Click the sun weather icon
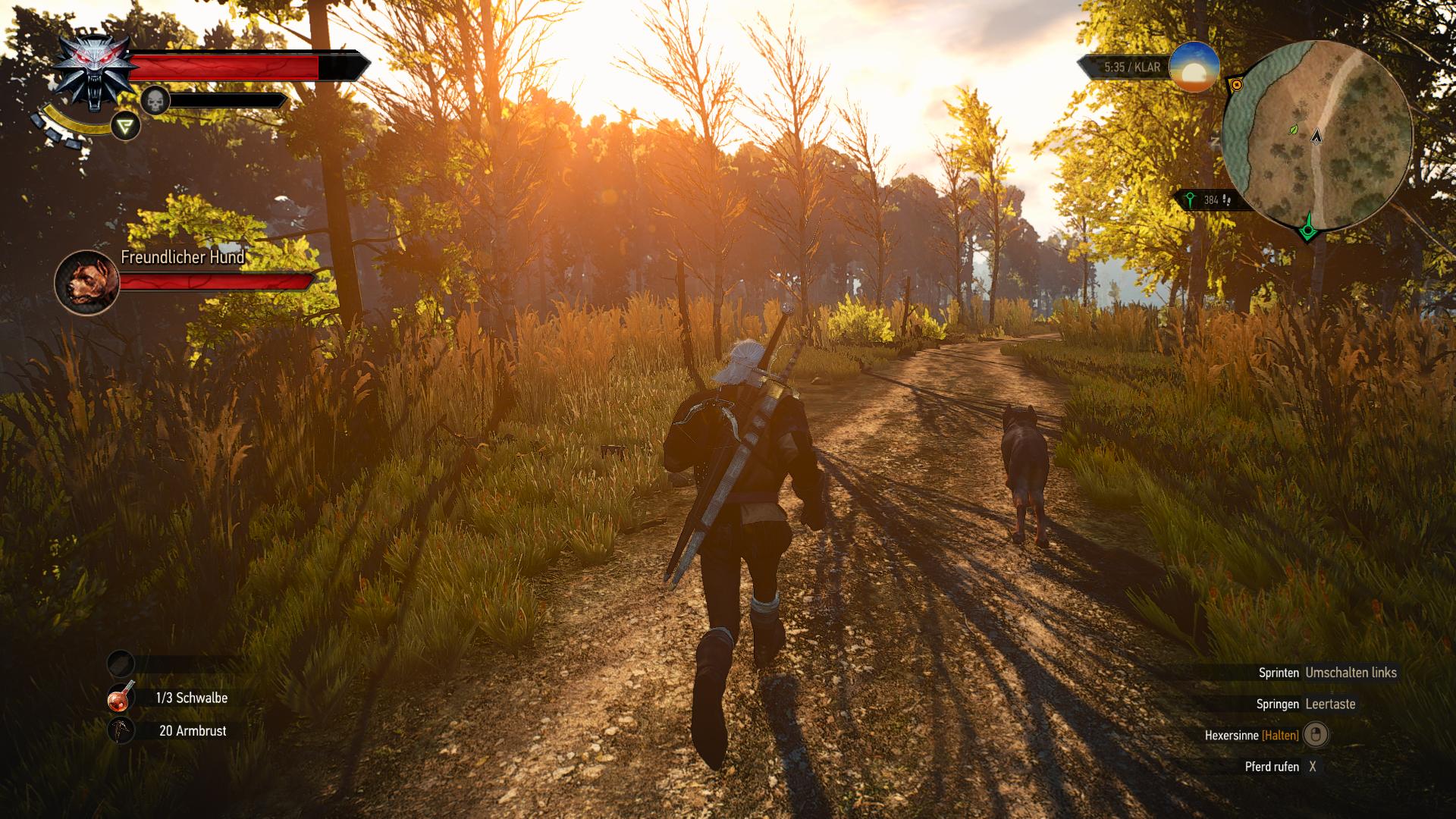 pyautogui.click(x=1194, y=68)
